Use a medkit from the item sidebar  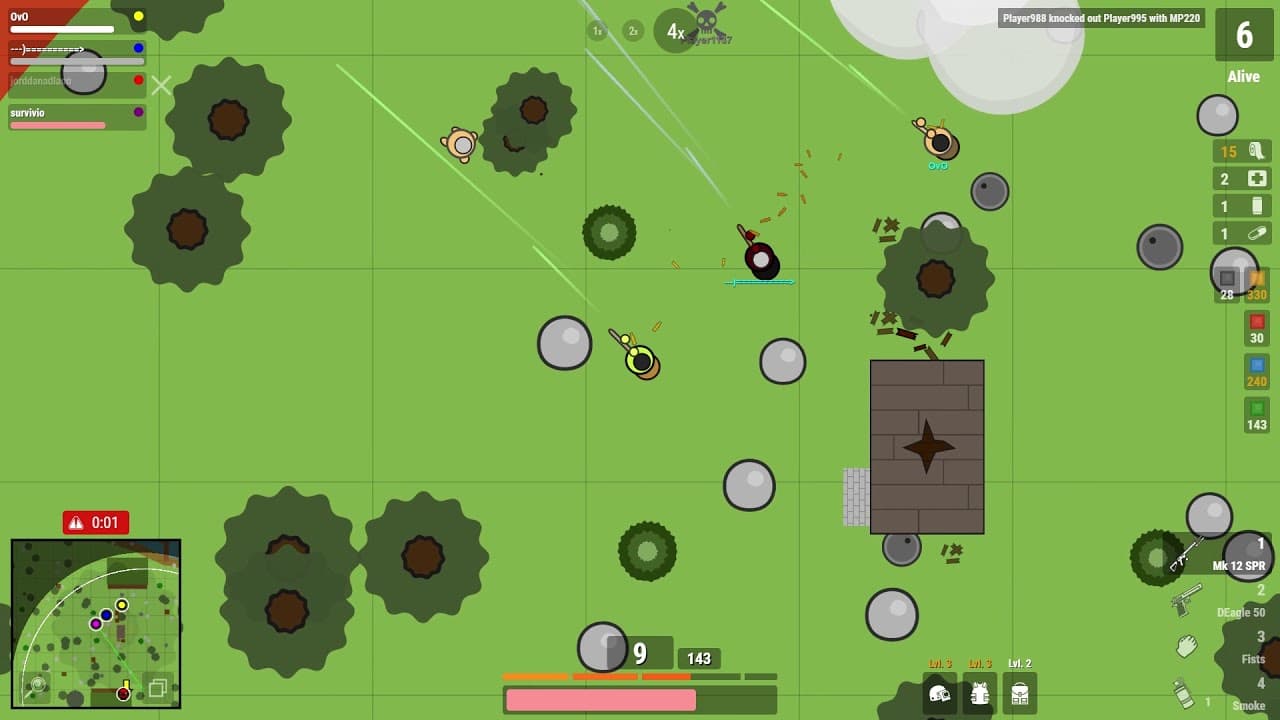pos(1241,179)
